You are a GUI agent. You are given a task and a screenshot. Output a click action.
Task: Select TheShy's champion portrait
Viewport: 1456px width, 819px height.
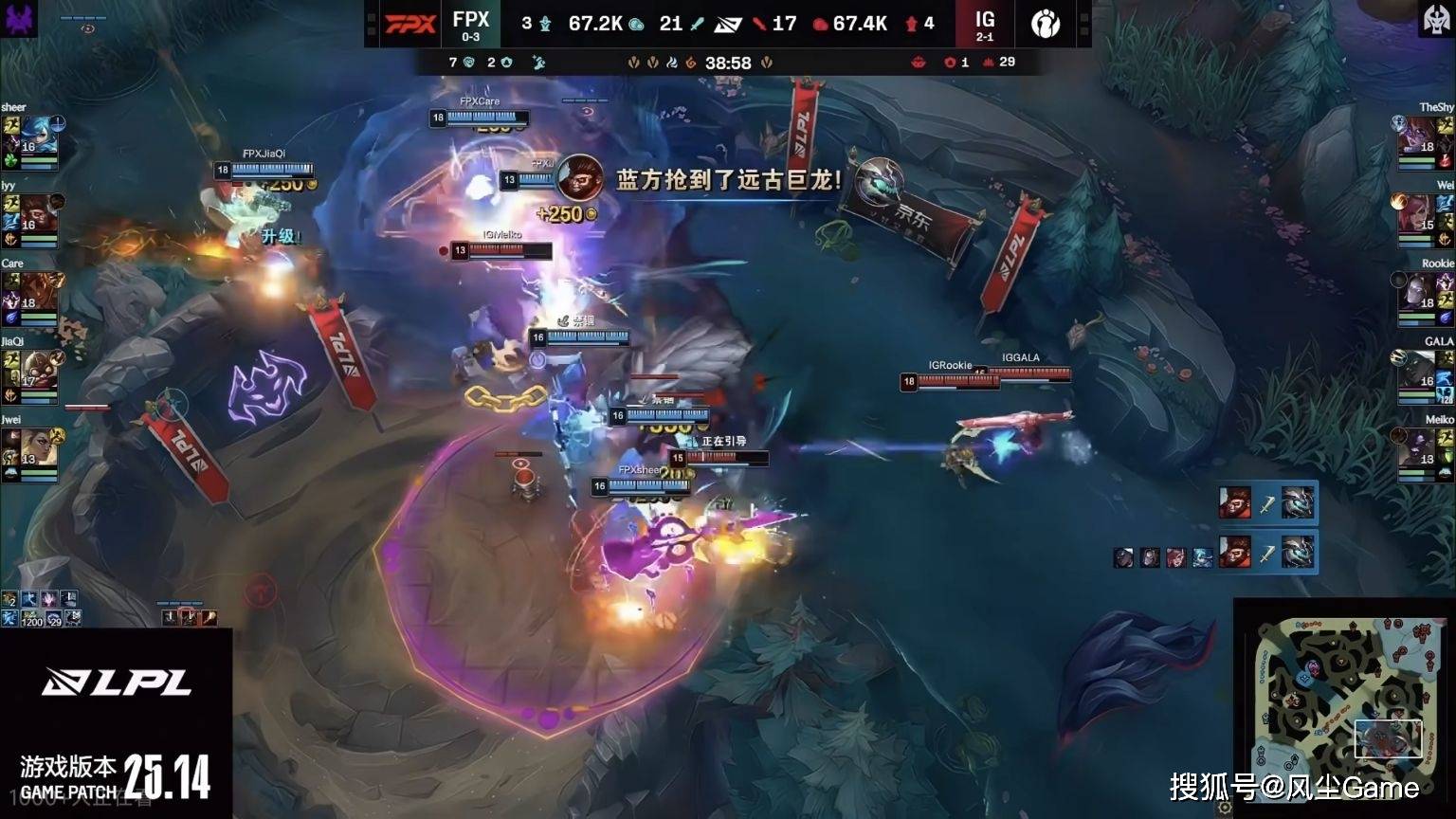[1416, 136]
